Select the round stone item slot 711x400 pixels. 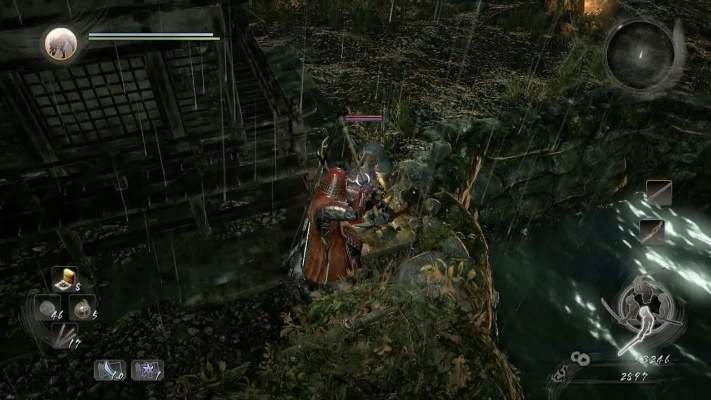click(46, 311)
